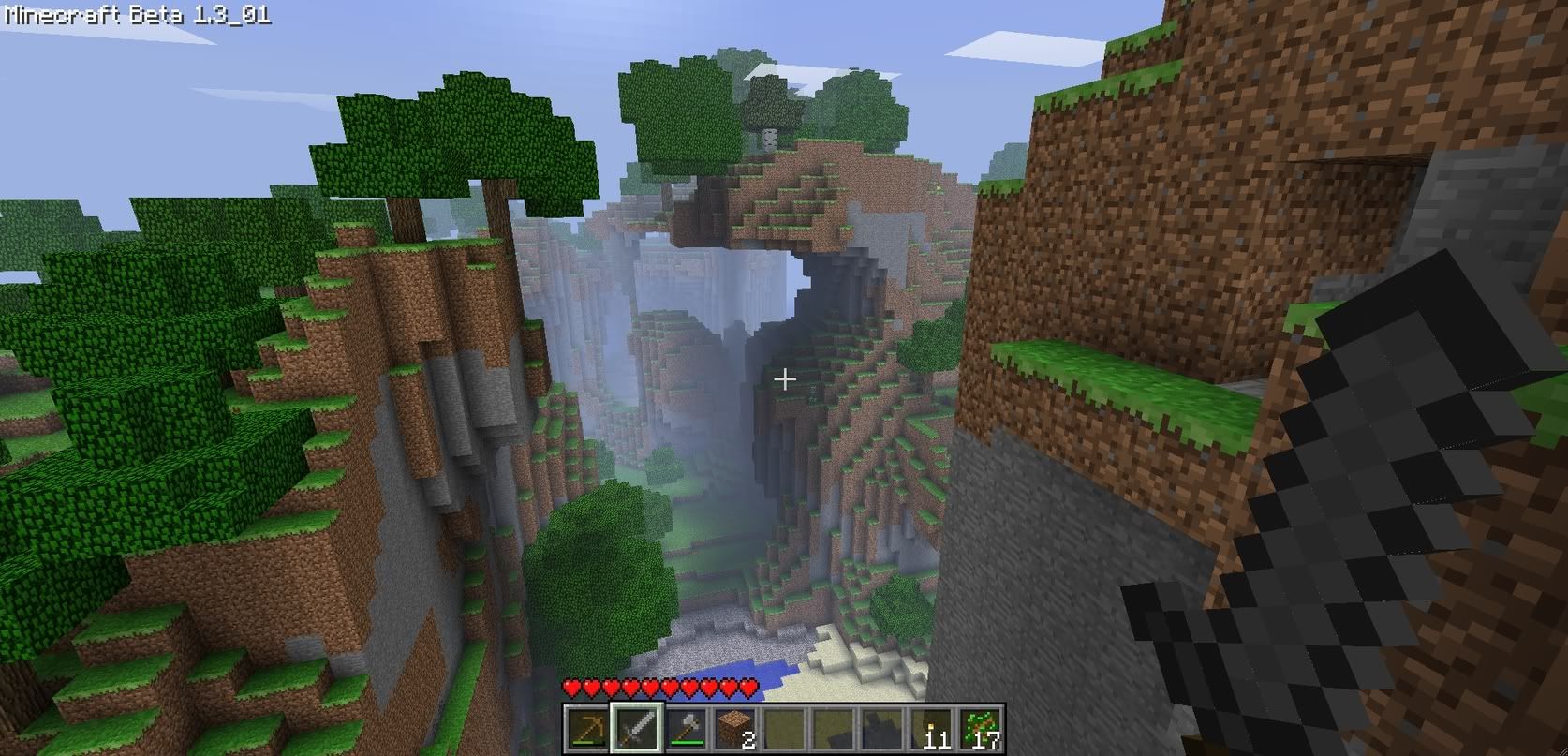Pick the sapling stack of 17

click(x=981, y=728)
